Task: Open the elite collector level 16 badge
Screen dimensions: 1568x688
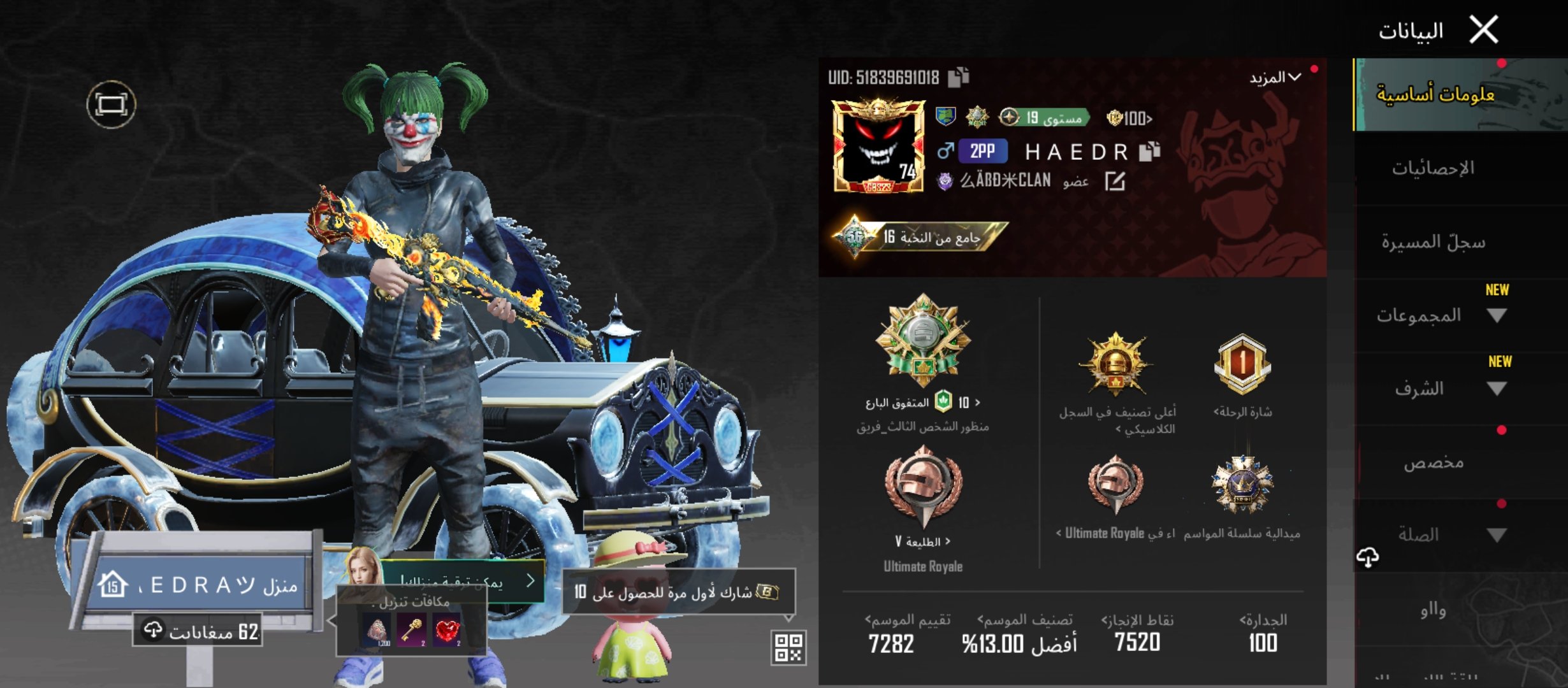Action: [921, 238]
